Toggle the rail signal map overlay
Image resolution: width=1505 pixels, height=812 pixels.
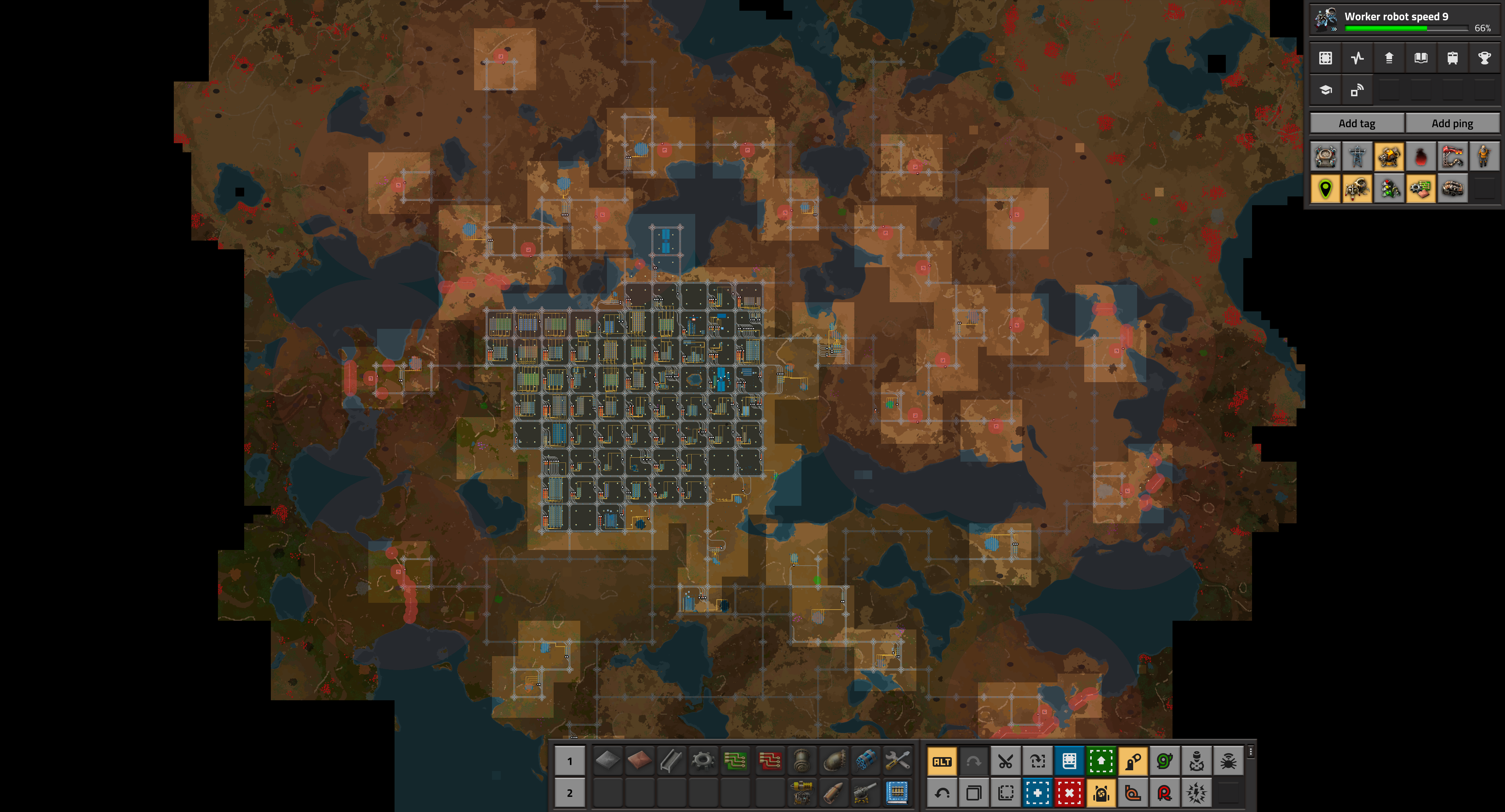1389,189
